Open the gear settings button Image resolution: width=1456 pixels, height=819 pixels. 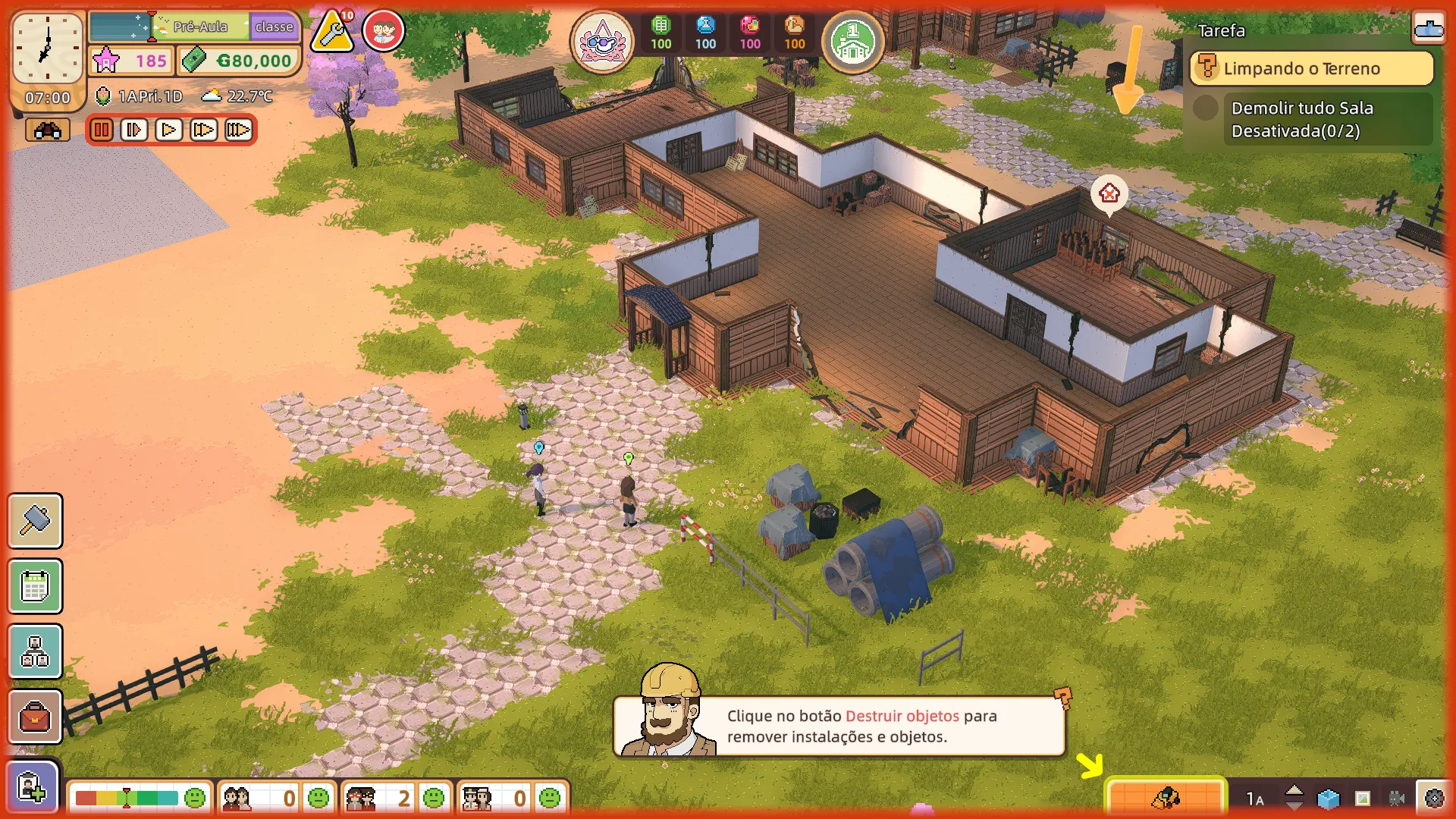pyautogui.click(x=1433, y=798)
